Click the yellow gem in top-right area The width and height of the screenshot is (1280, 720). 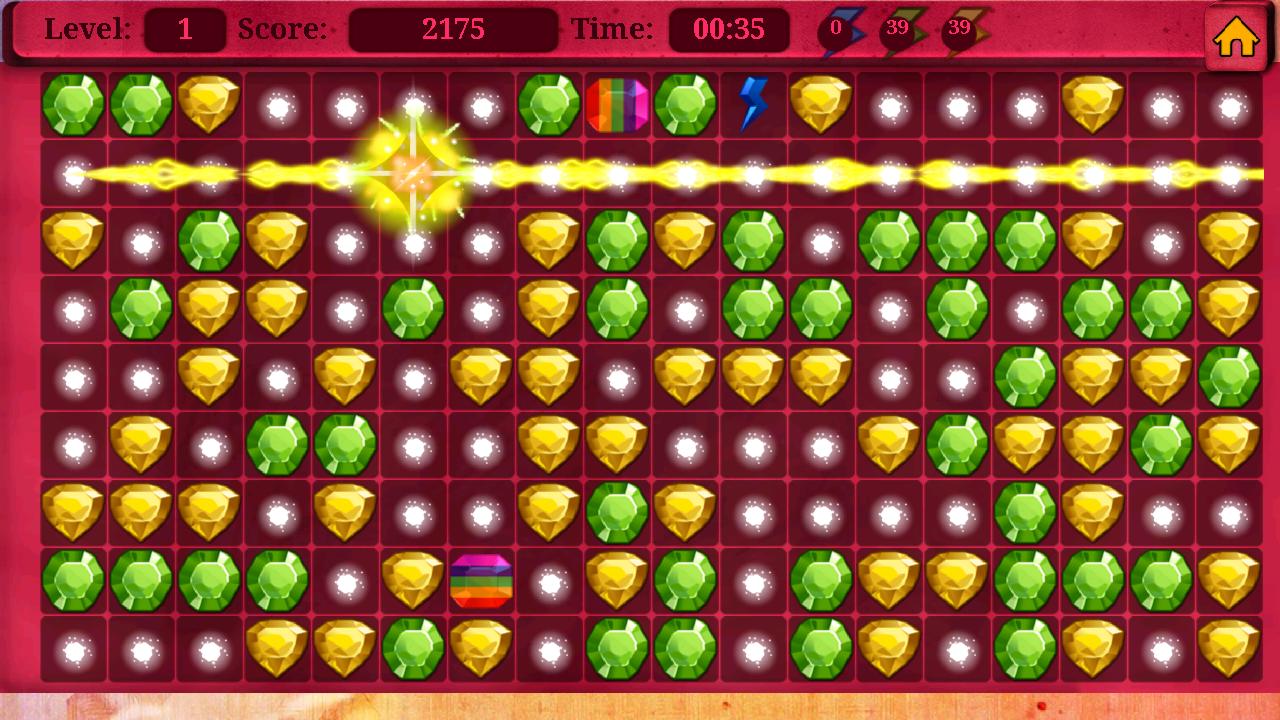pos(1095,105)
